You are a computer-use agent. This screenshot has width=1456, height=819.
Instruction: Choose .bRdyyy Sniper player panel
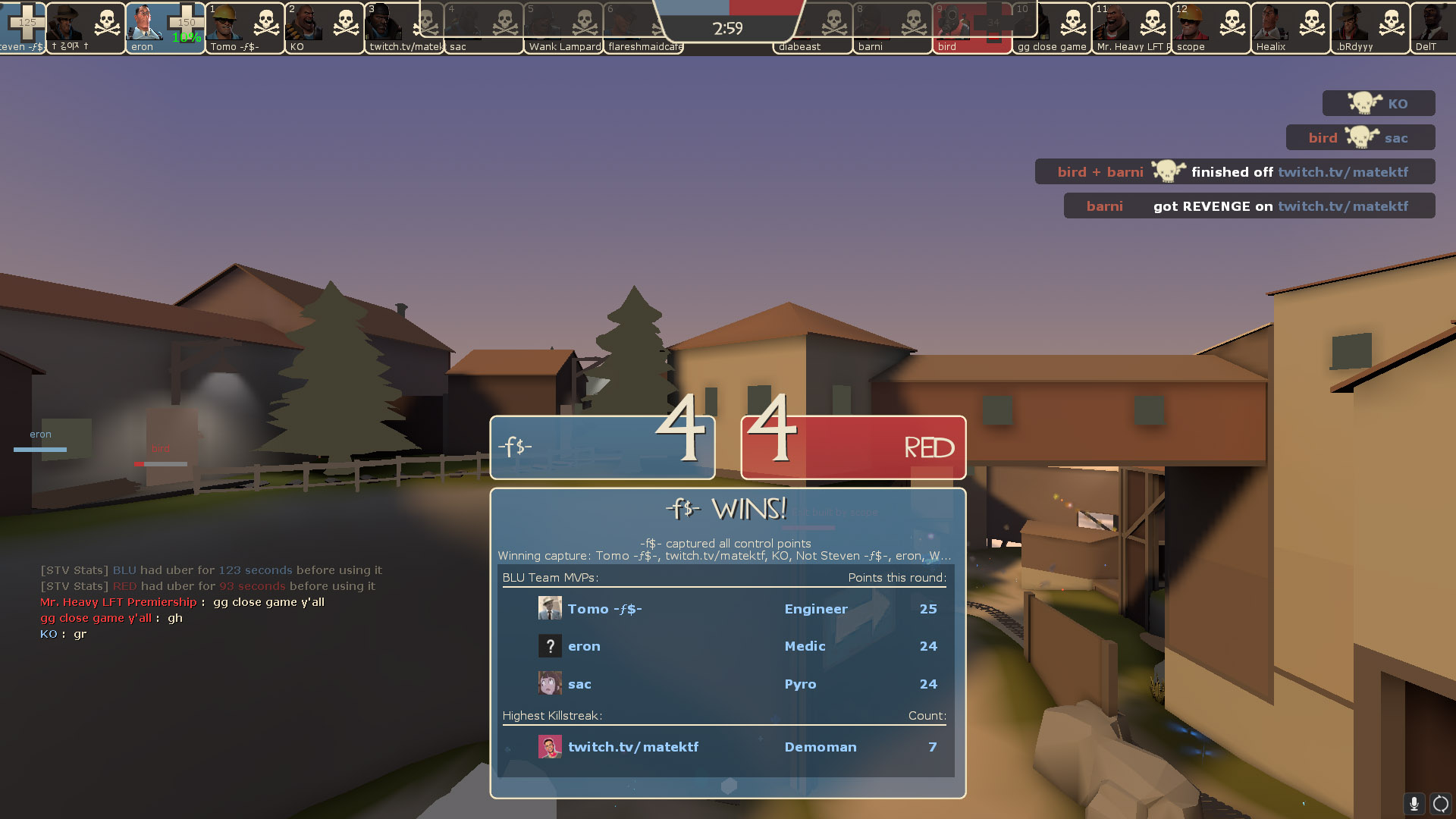1370,27
